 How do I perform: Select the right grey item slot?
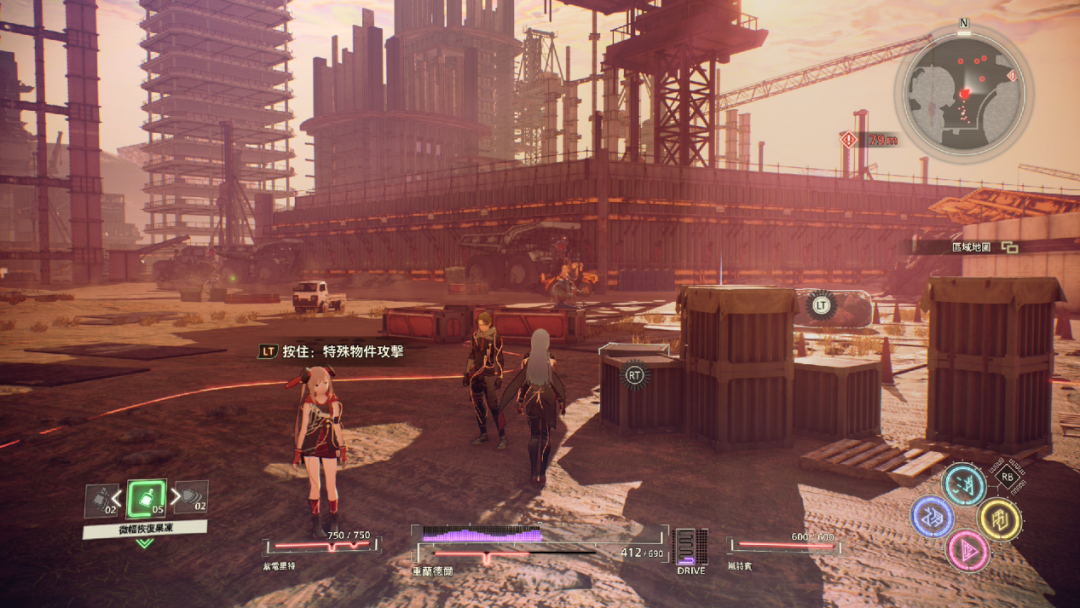tap(192, 497)
